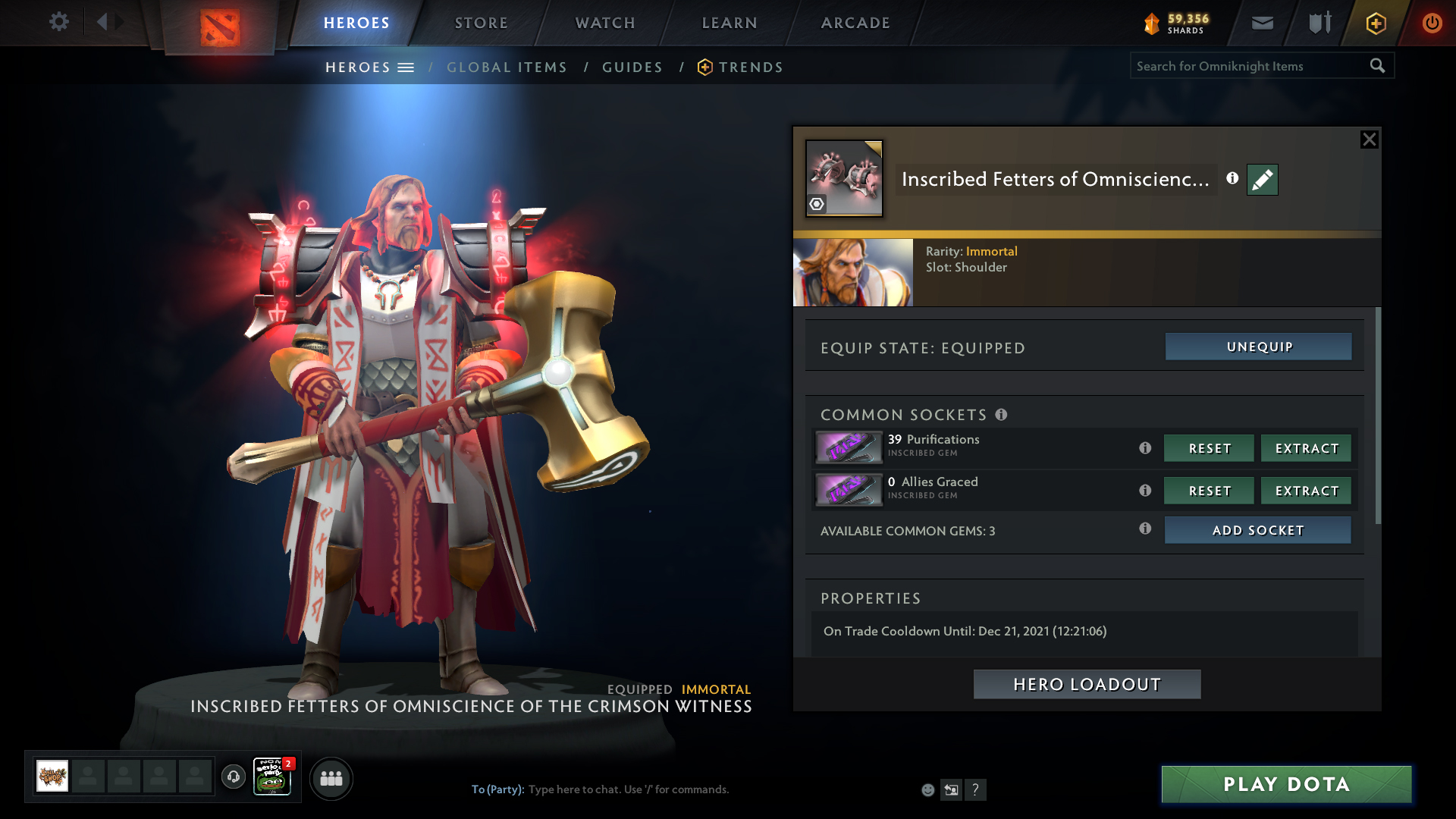1456x819 pixels.
Task: Extract the Allies Graced gem
Action: (1306, 491)
